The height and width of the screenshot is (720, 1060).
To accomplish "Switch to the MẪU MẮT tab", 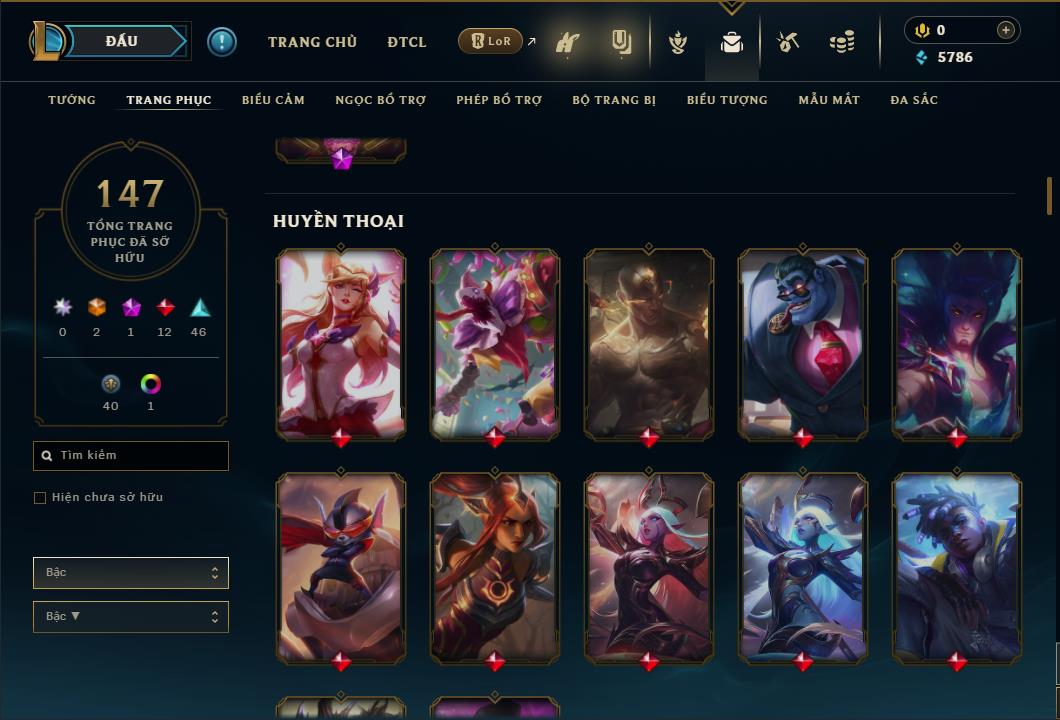I will [x=829, y=100].
